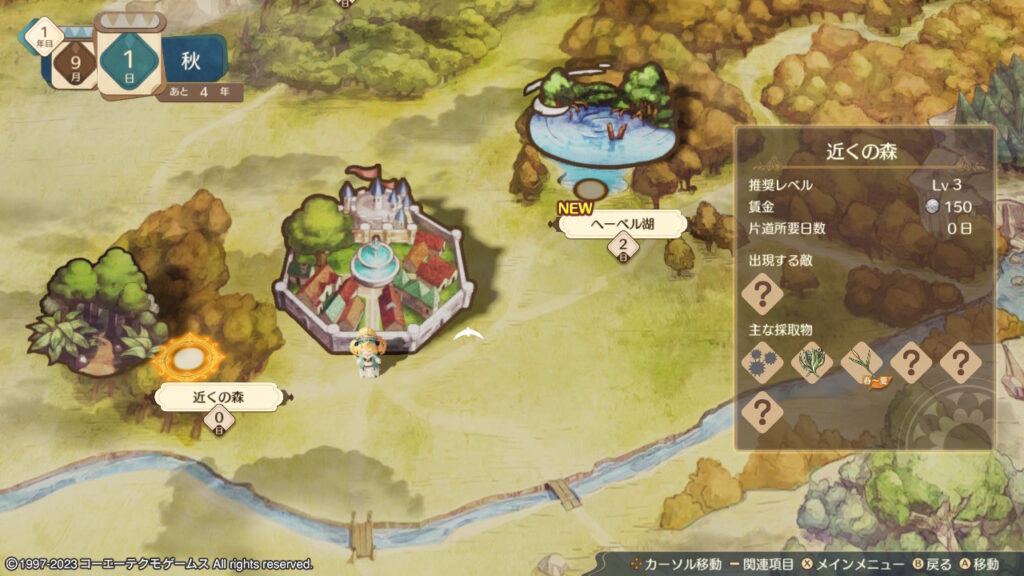The height and width of the screenshot is (576, 1024).
Task: Click the seasonal grass sprig gathering icon
Action: point(861,362)
